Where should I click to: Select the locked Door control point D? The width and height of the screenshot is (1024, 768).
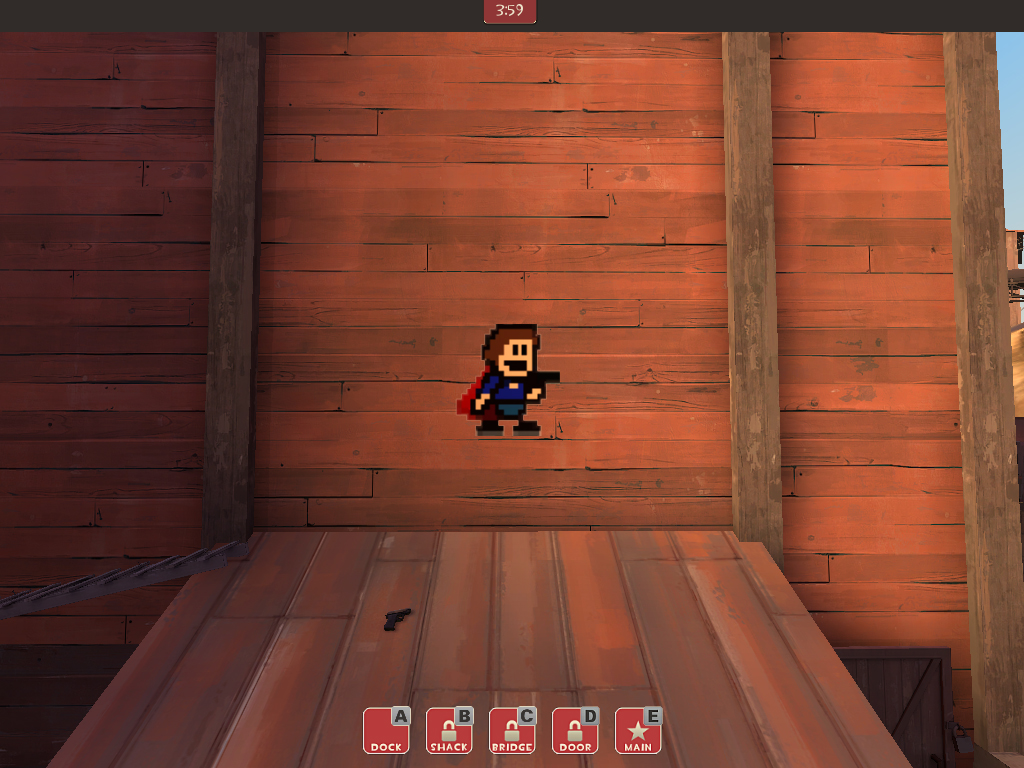(575, 731)
